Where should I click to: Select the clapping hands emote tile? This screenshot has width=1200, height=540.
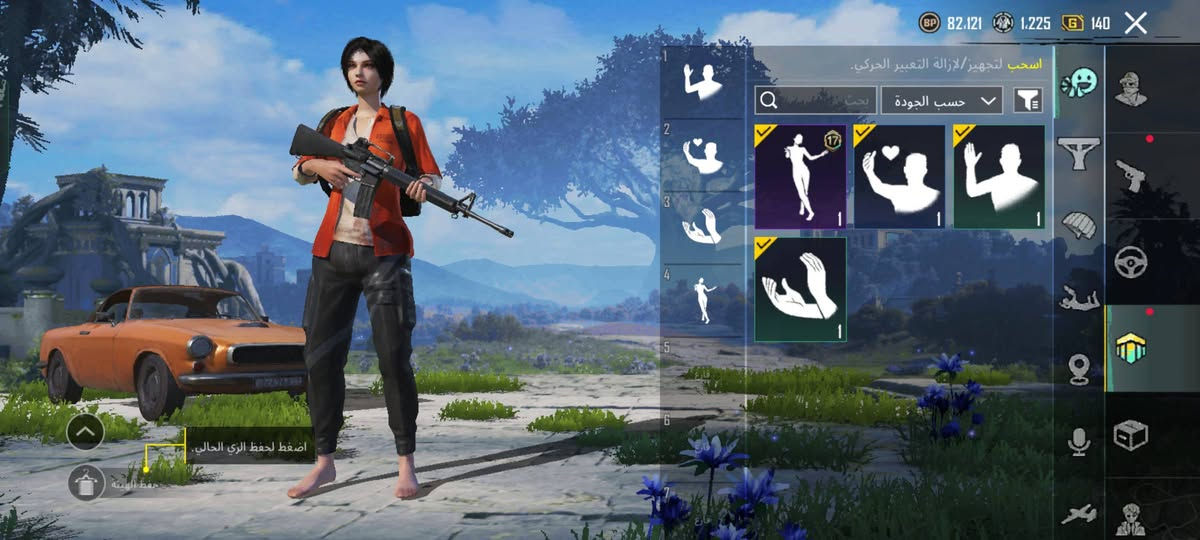tap(800, 289)
